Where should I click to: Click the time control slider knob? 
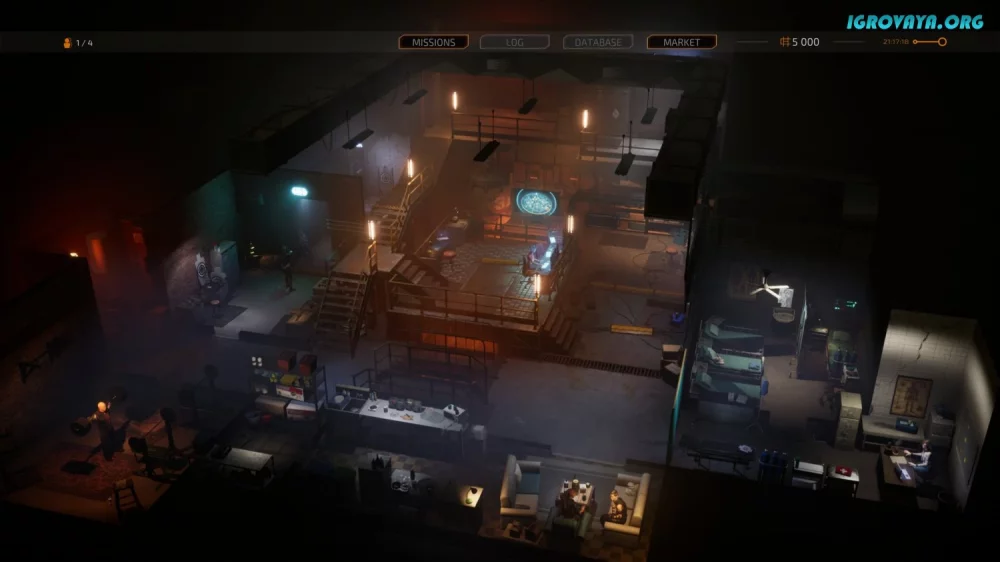[942, 42]
